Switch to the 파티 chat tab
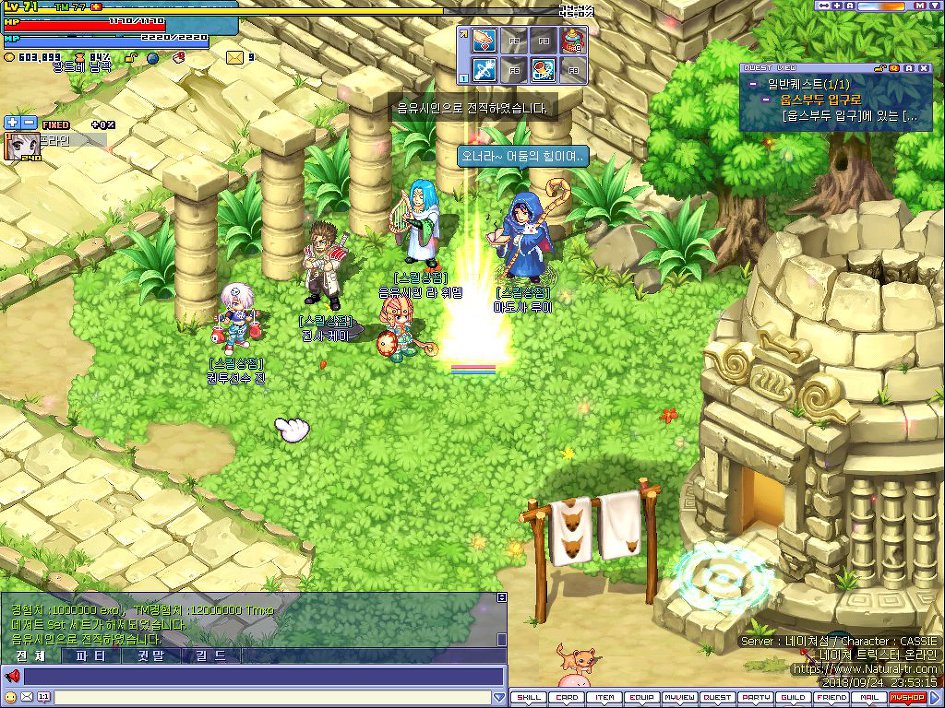This screenshot has width=945, height=708. (90, 656)
